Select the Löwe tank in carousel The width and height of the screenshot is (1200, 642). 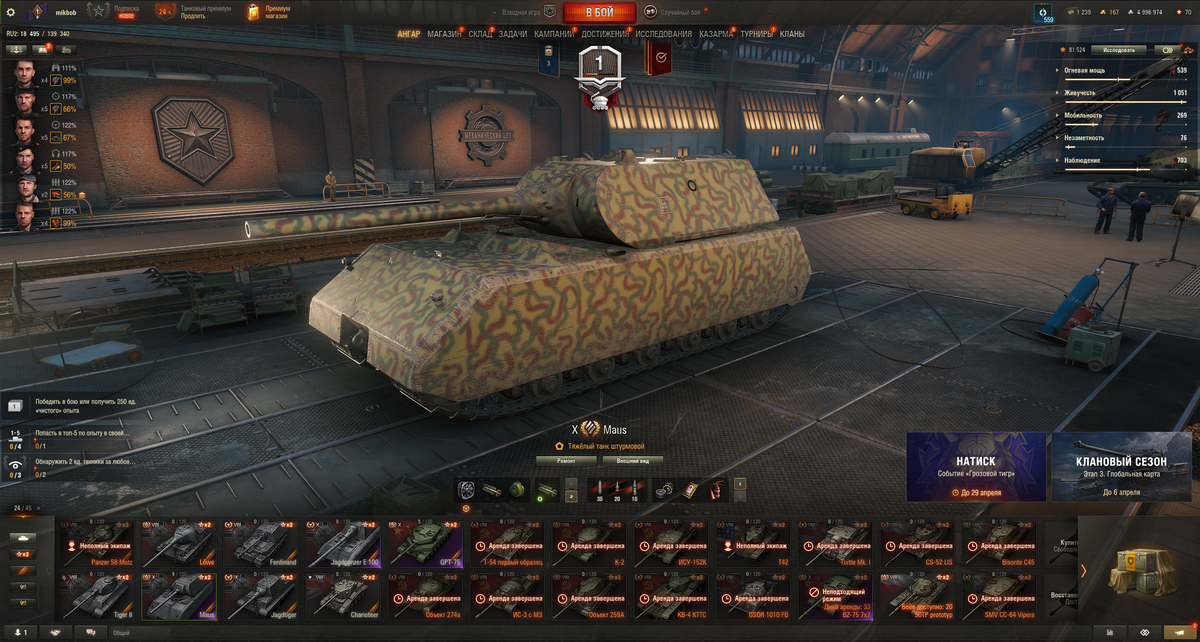(180, 543)
